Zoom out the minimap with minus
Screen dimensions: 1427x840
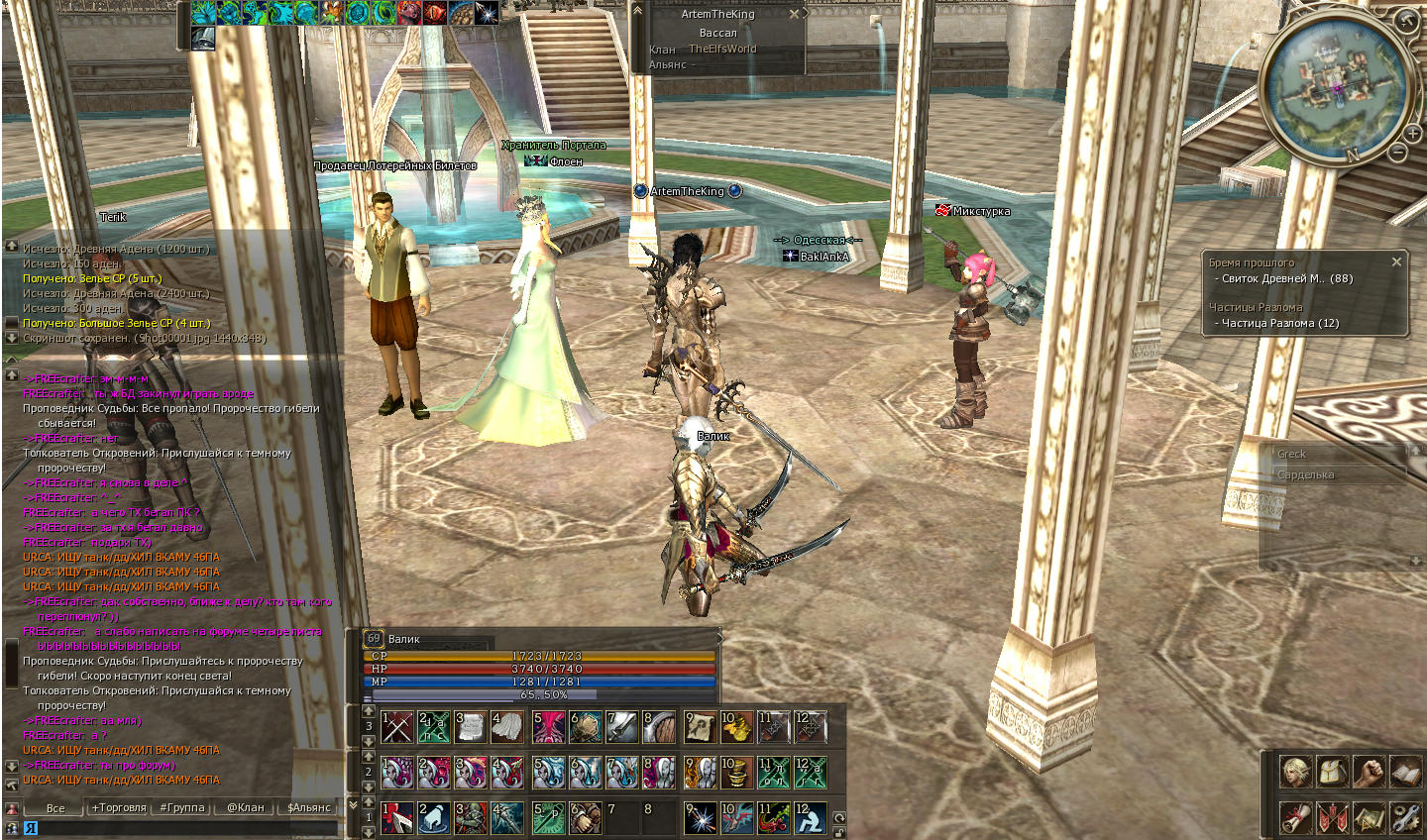(x=1397, y=153)
